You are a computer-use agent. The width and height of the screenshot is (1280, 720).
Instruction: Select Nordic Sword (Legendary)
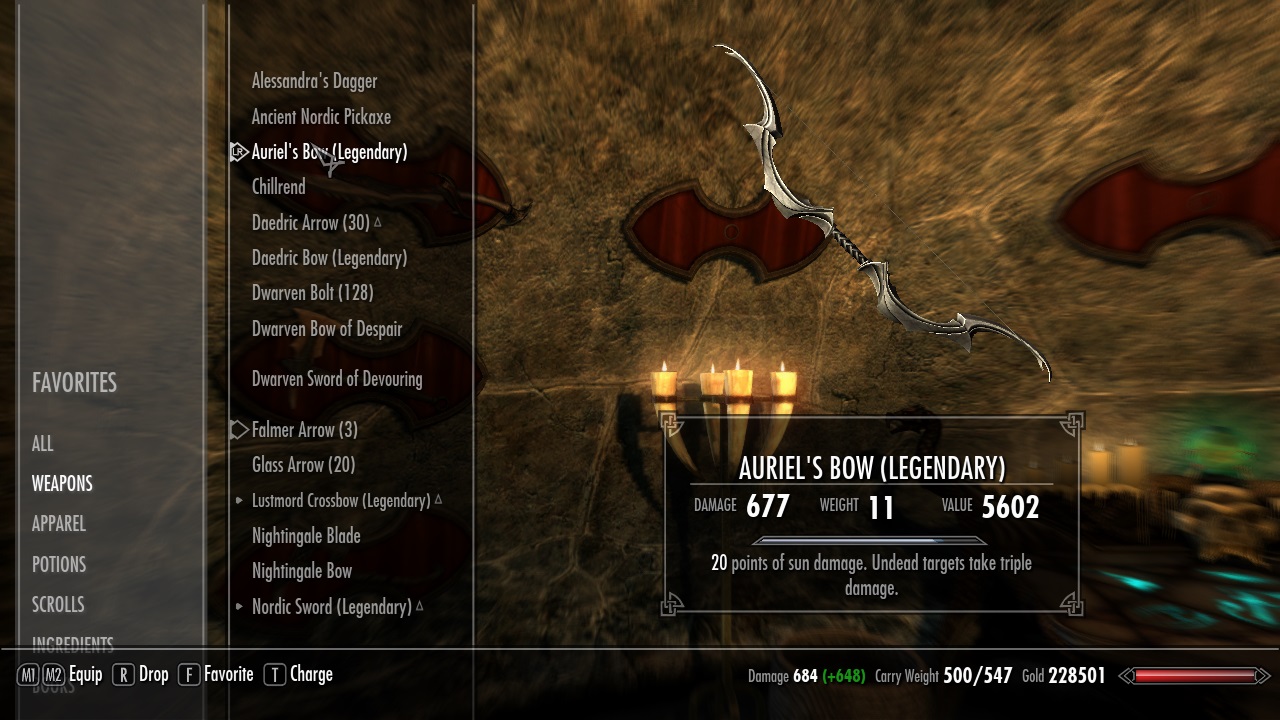tap(331, 607)
